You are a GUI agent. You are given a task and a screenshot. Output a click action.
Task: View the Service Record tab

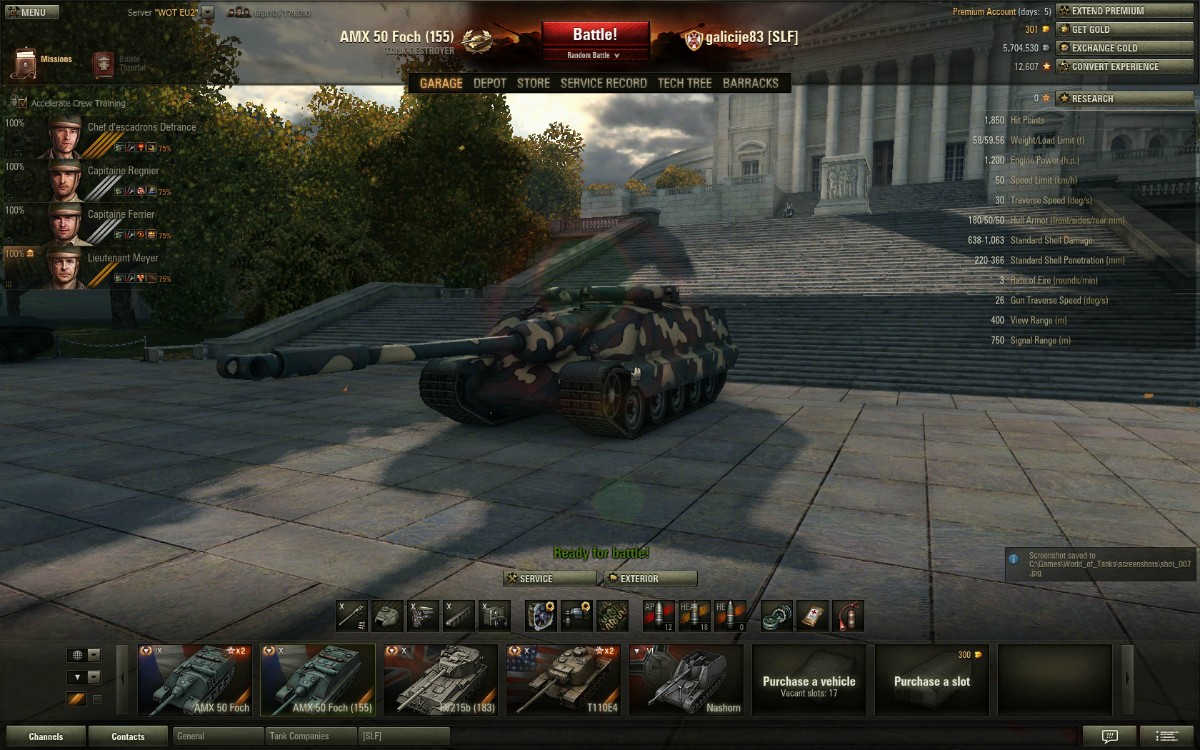pos(603,83)
